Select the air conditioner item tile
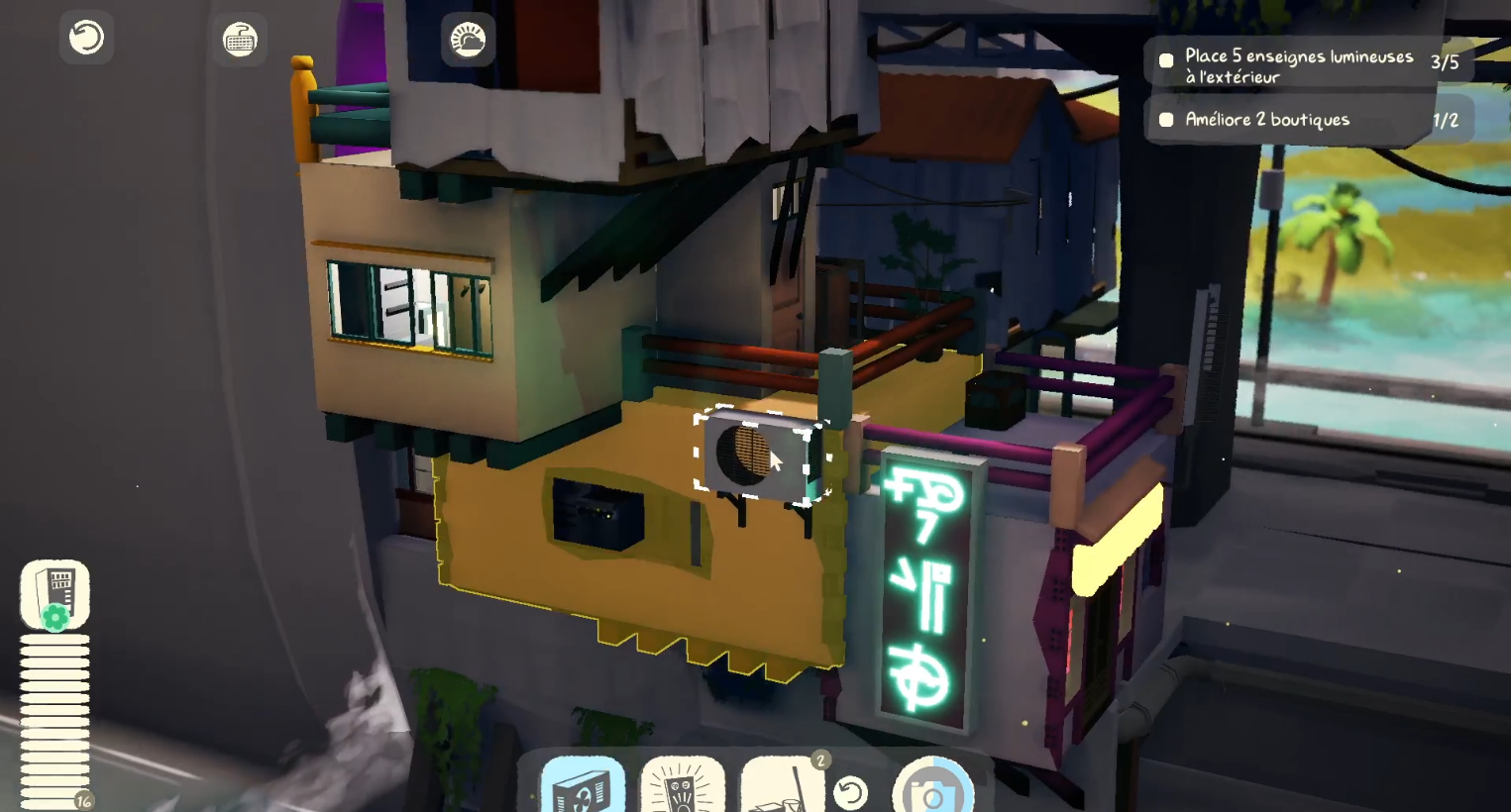This screenshot has height=812, width=1511. [x=583, y=786]
